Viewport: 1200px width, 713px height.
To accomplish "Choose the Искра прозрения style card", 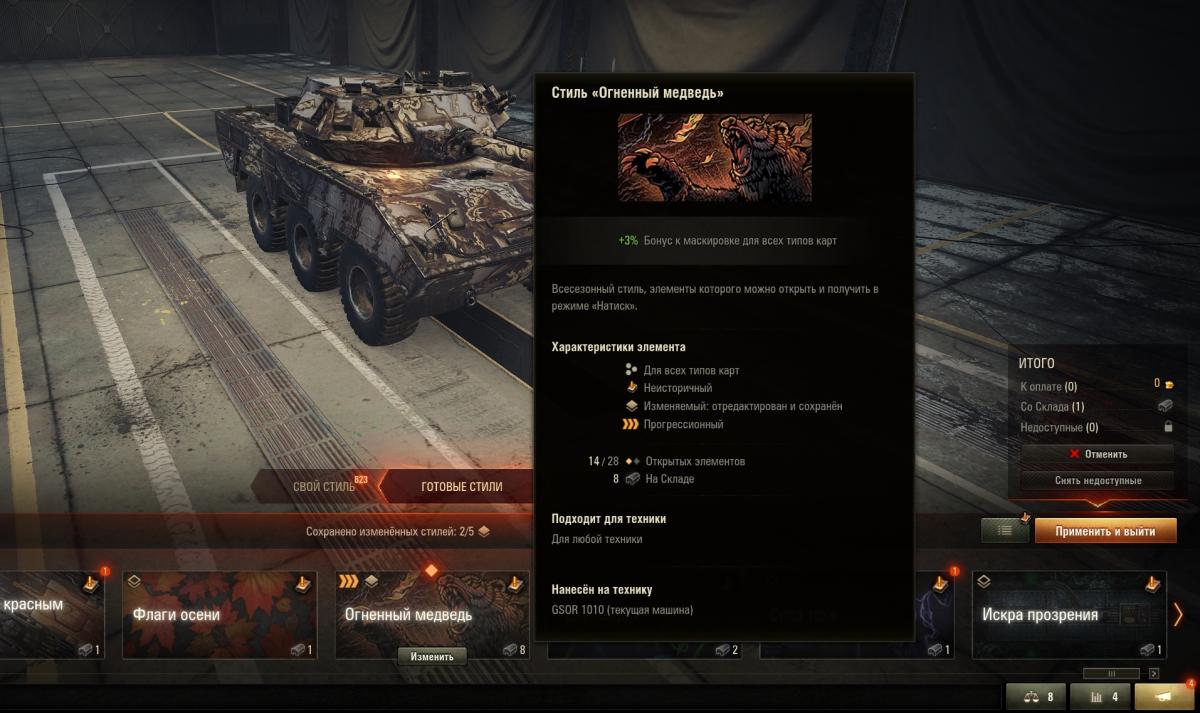I will coord(1068,615).
